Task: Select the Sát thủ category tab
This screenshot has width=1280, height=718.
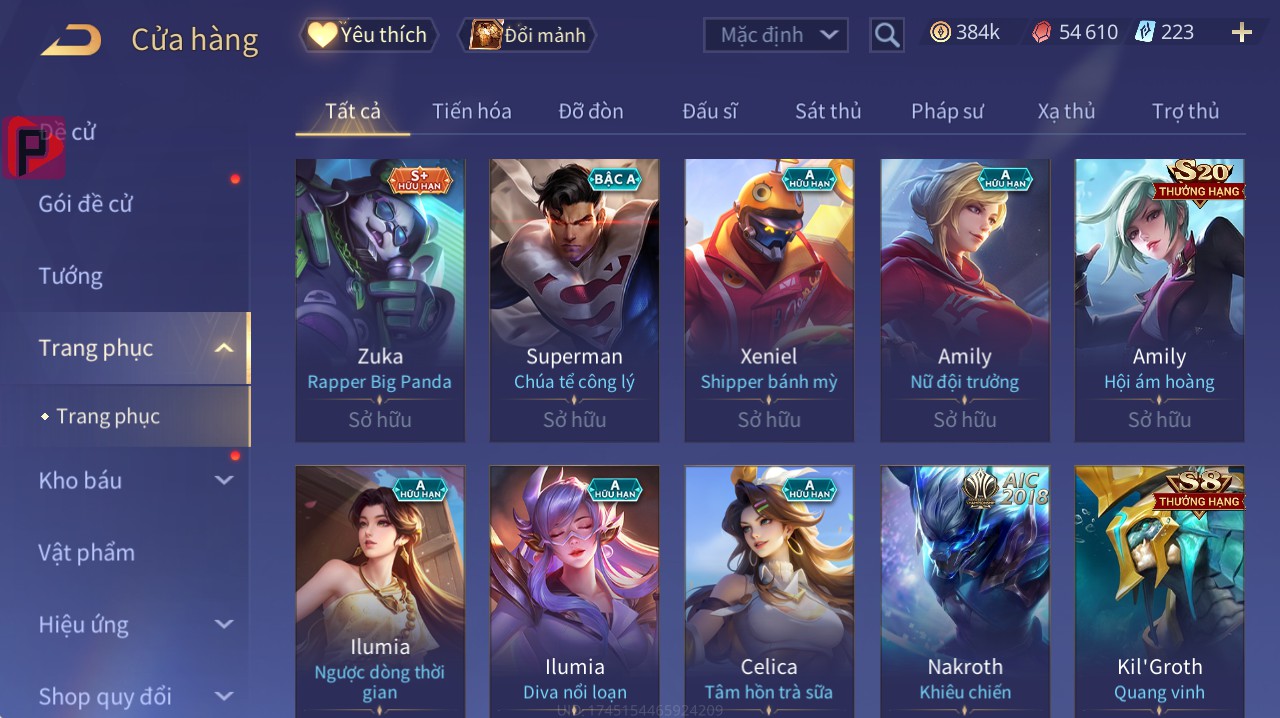Action: pos(827,111)
